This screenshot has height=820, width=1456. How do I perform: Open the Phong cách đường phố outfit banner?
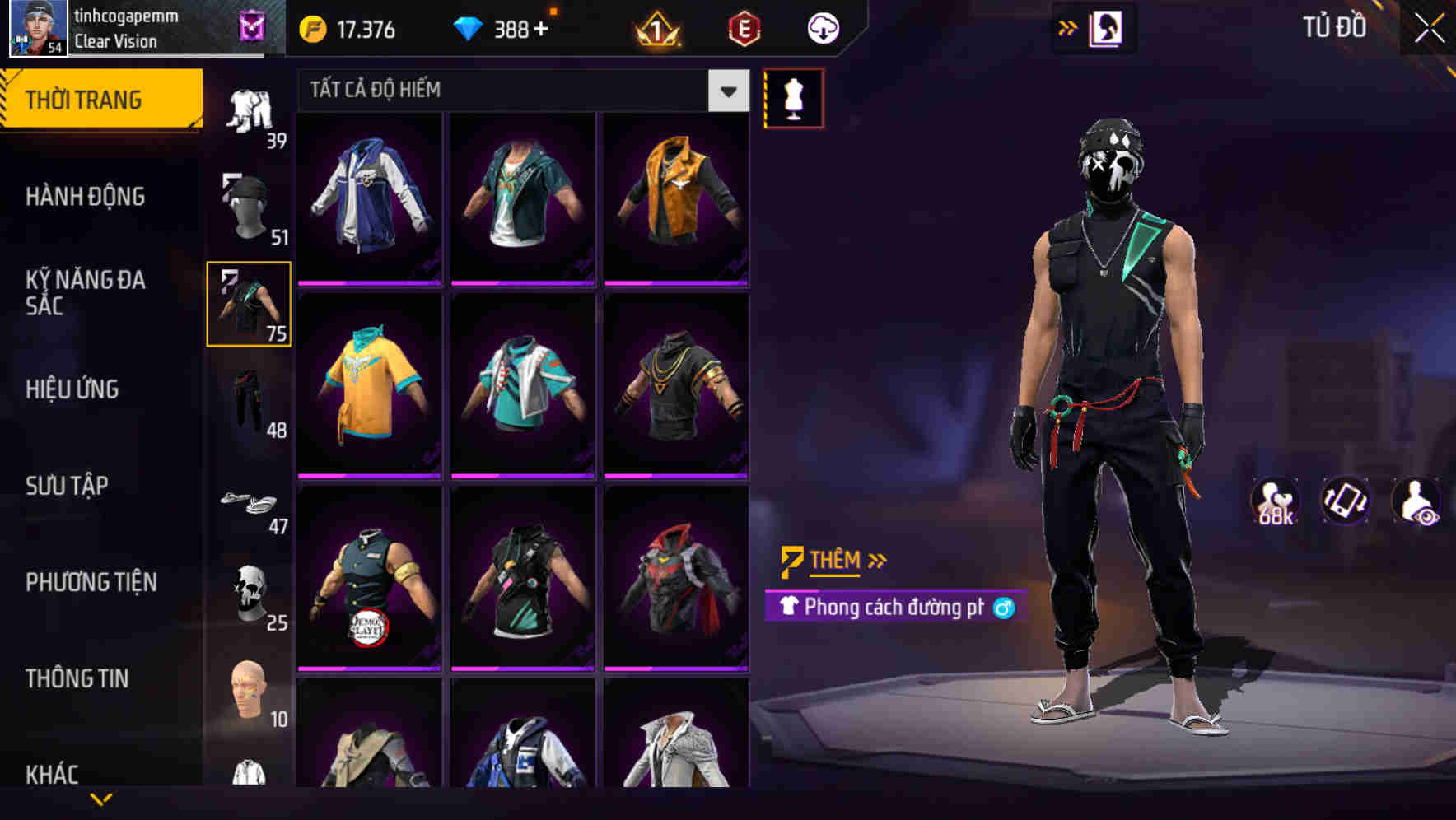point(889,609)
